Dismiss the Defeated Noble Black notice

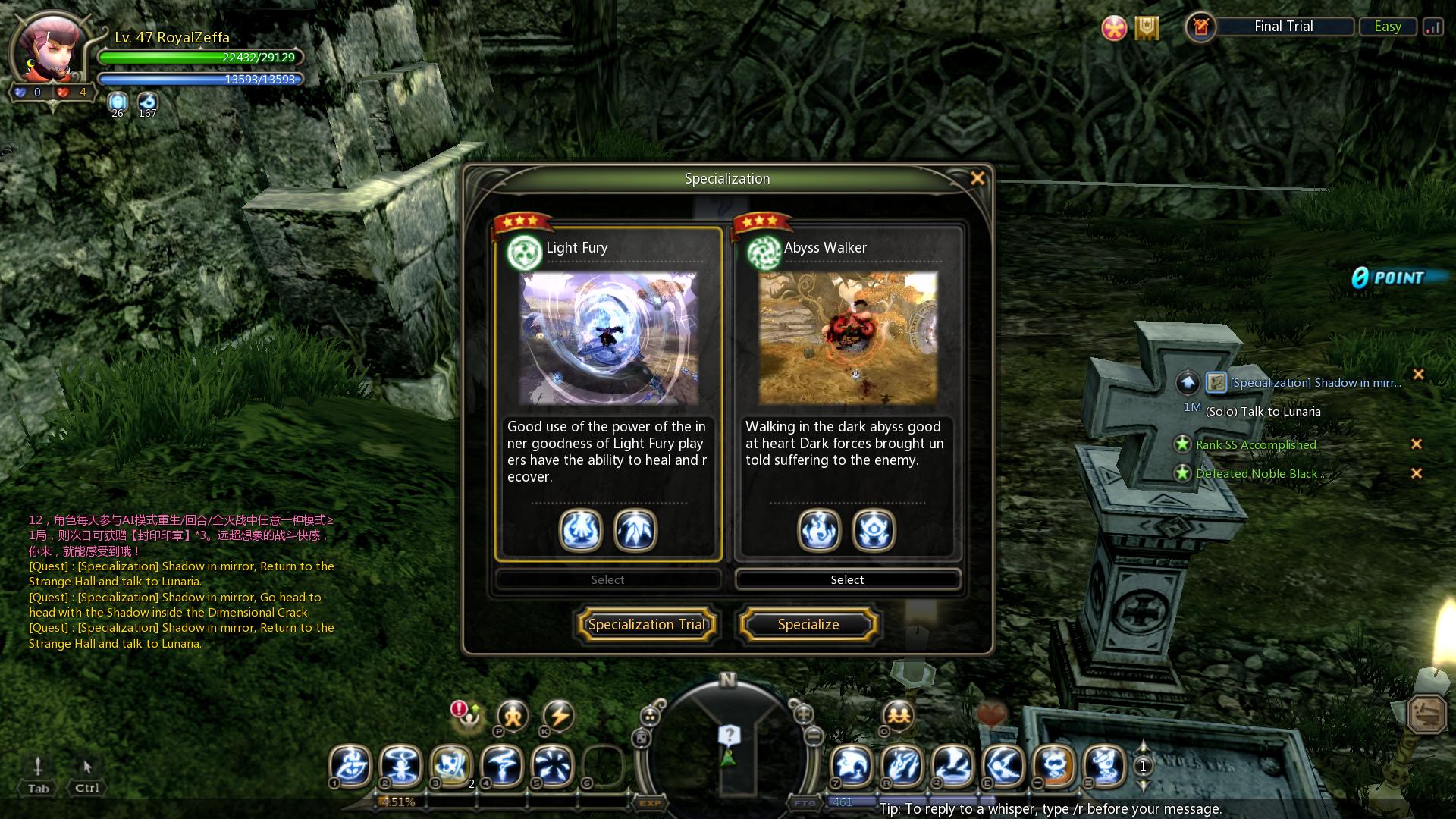[x=1416, y=473]
